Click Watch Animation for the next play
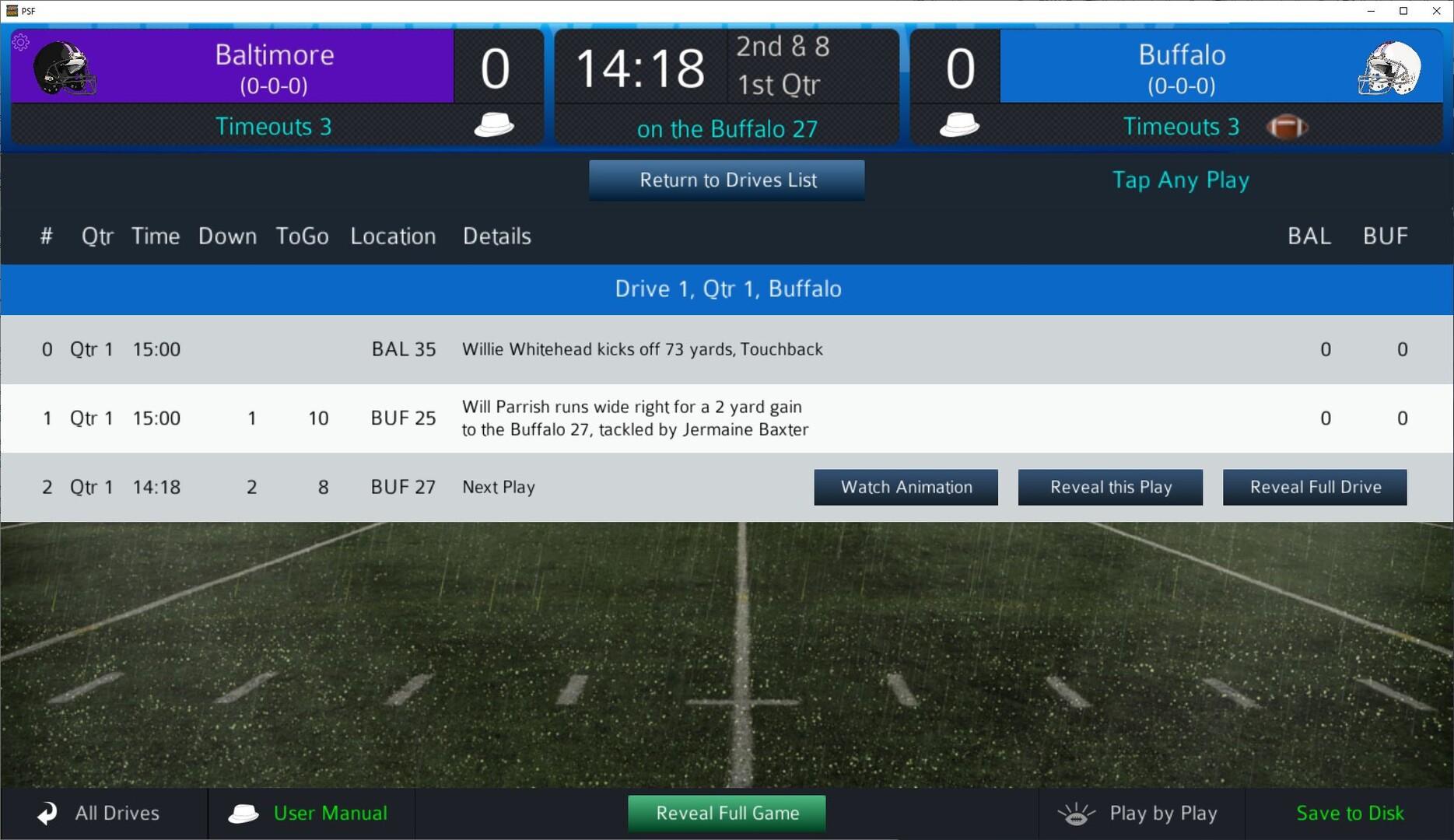 (x=906, y=487)
